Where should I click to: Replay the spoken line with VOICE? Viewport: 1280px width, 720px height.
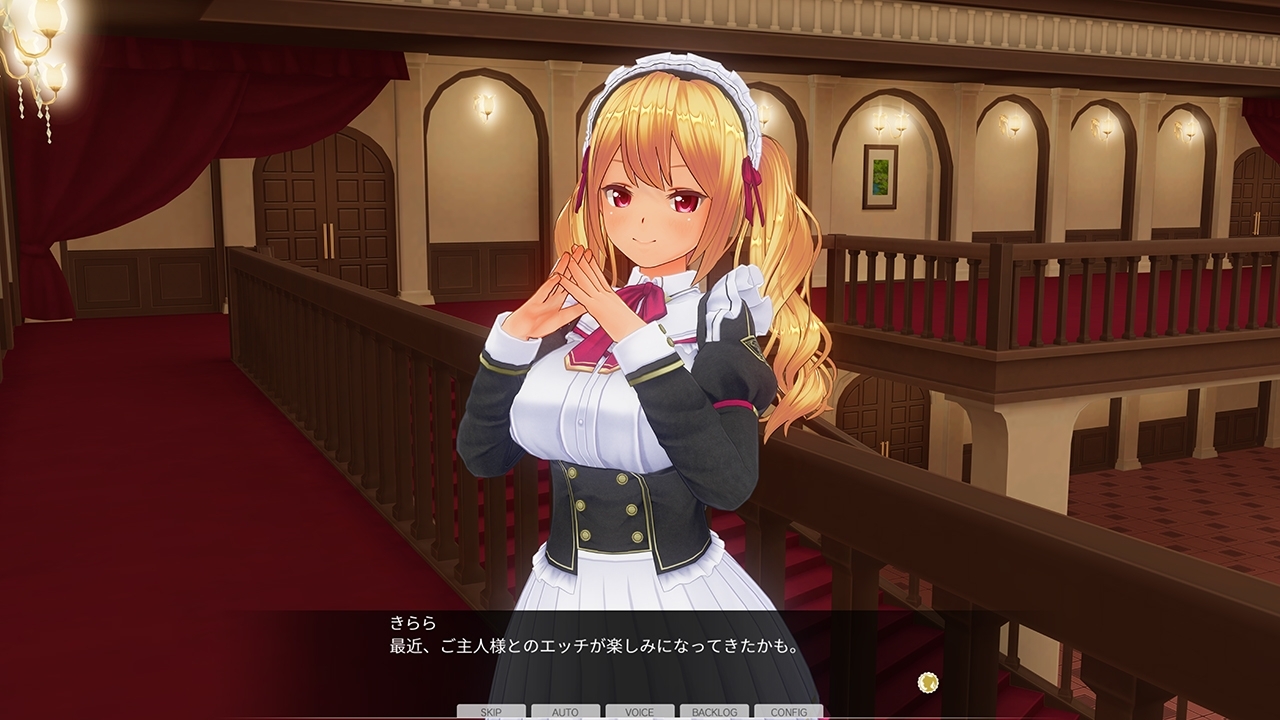[641, 713]
